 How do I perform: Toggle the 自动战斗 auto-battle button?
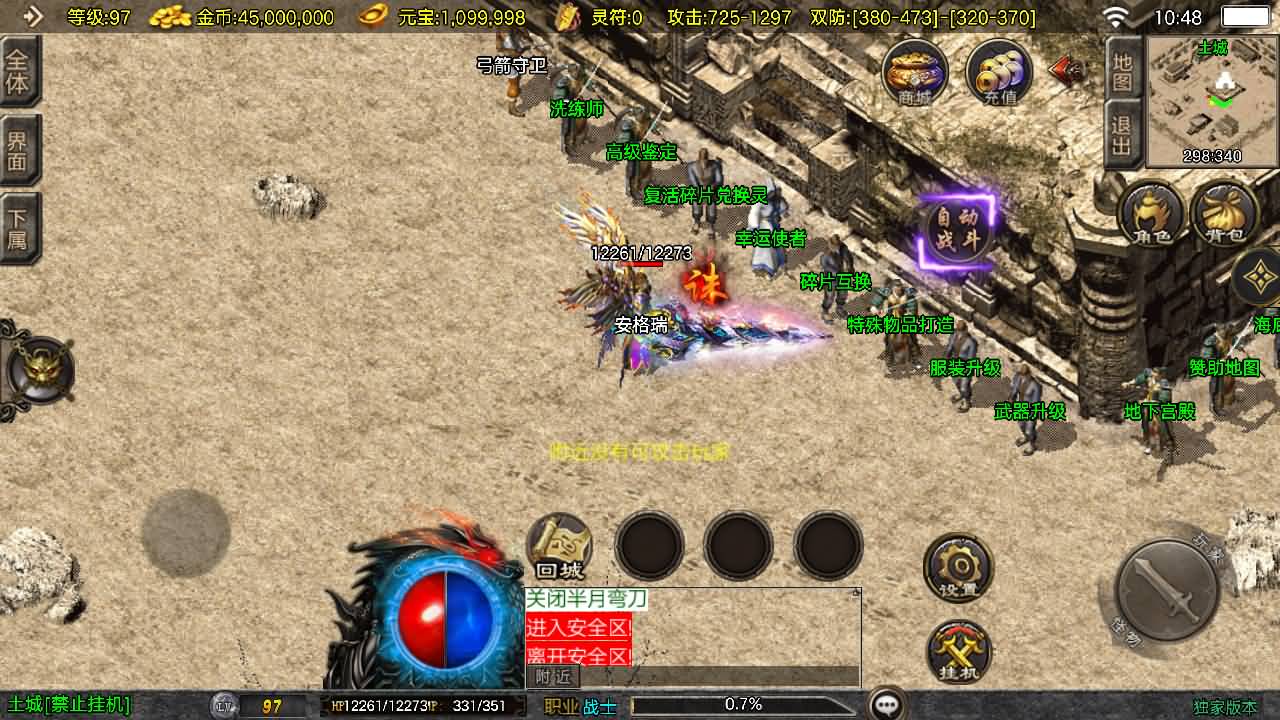click(x=958, y=232)
